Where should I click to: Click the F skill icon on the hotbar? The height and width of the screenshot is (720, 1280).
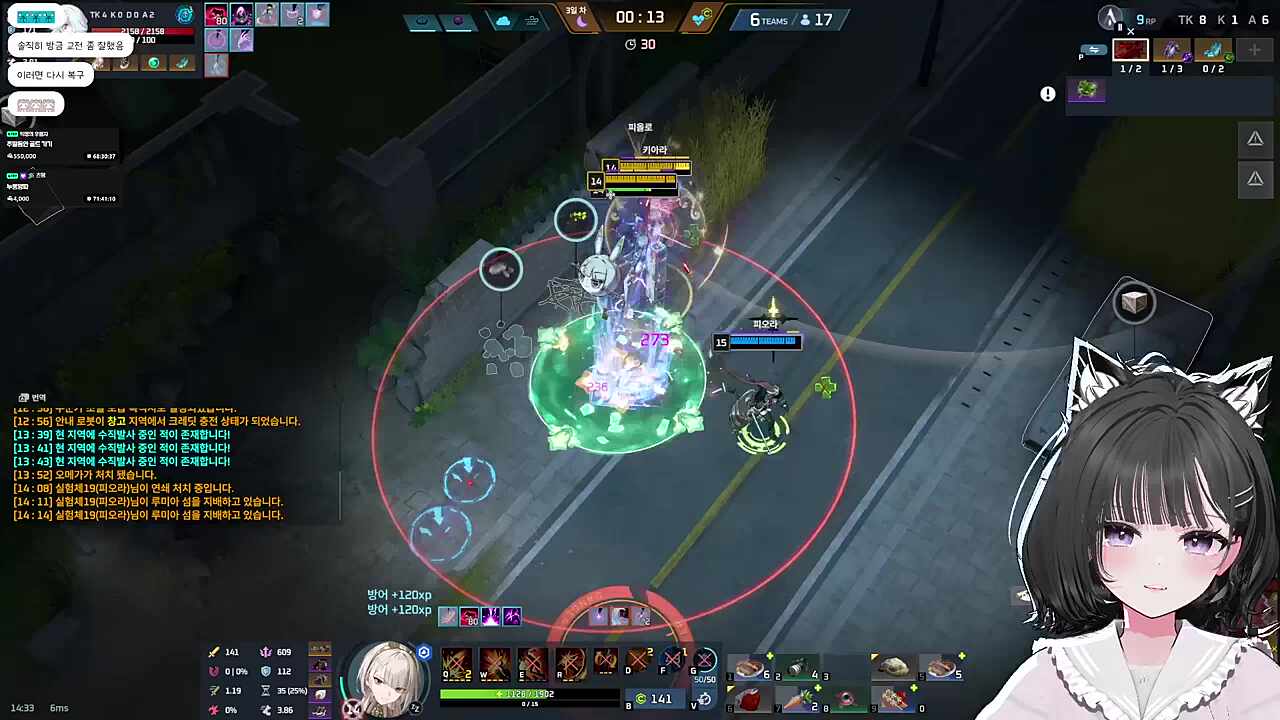pos(672,660)
